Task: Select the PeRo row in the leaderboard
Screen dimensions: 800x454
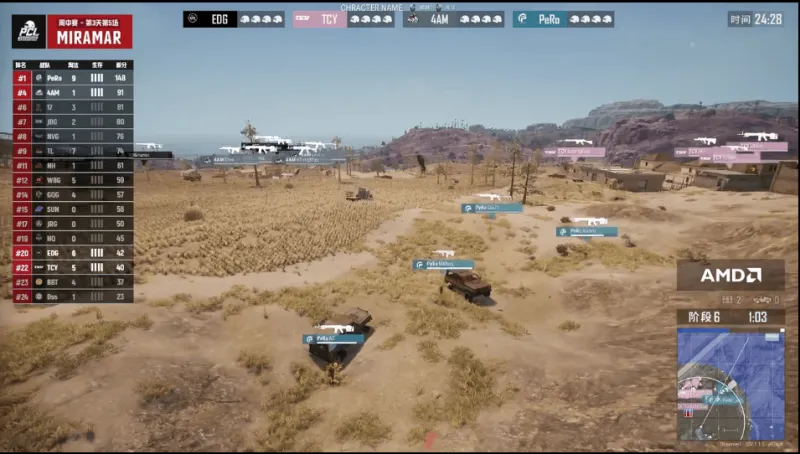Action: tap(72, 77)
